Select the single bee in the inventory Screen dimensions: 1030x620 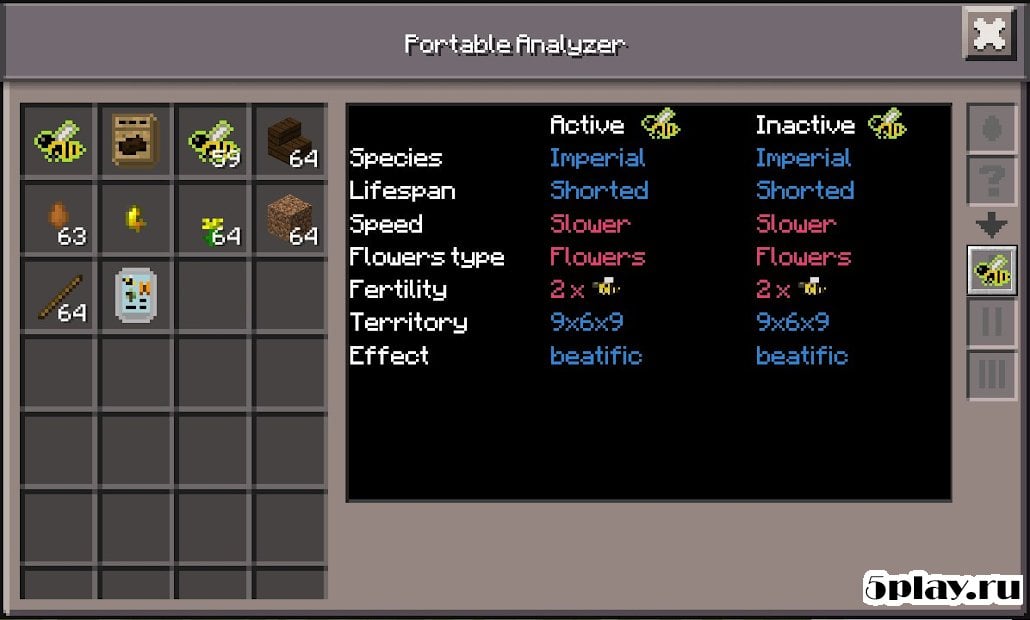pos(59,142)
